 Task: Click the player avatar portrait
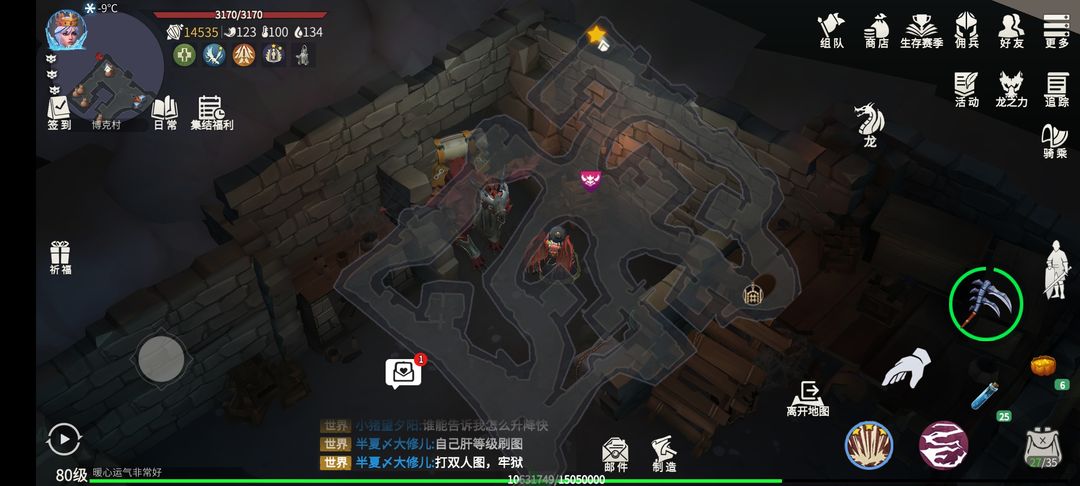[x=66, y=29]
